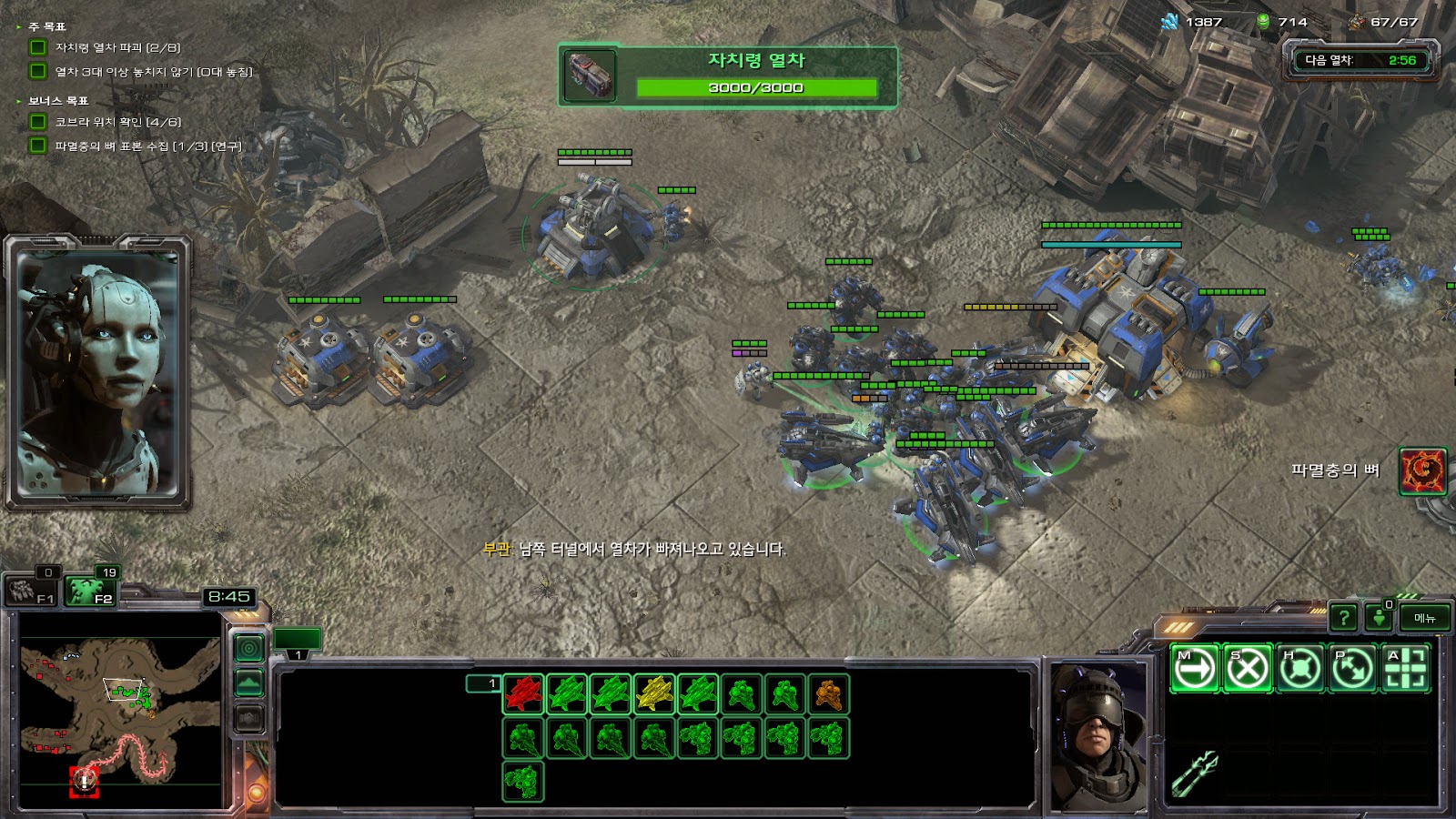Click the minimap
Screen dimensions: 1456x819
pyautogui.click(x=120, y=710)
